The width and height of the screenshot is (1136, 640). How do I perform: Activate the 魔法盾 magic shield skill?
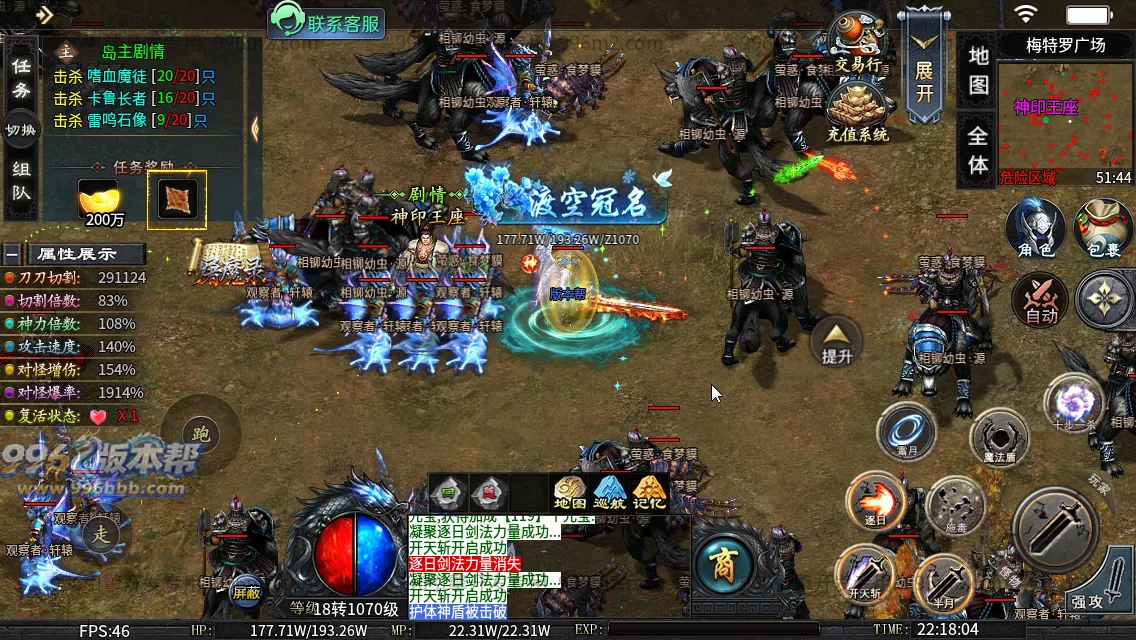pos(998,439)
